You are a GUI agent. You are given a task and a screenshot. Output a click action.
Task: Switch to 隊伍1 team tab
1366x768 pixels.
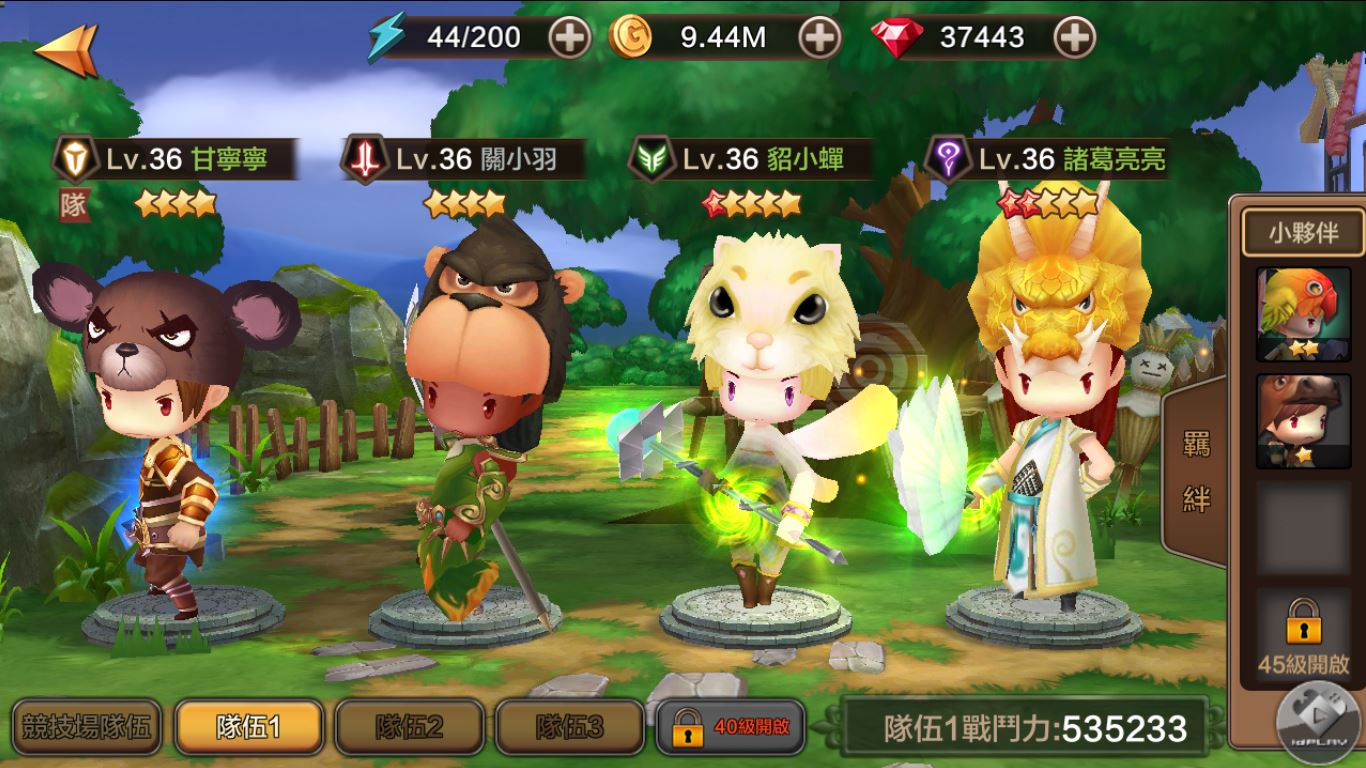tap(248, 727)
